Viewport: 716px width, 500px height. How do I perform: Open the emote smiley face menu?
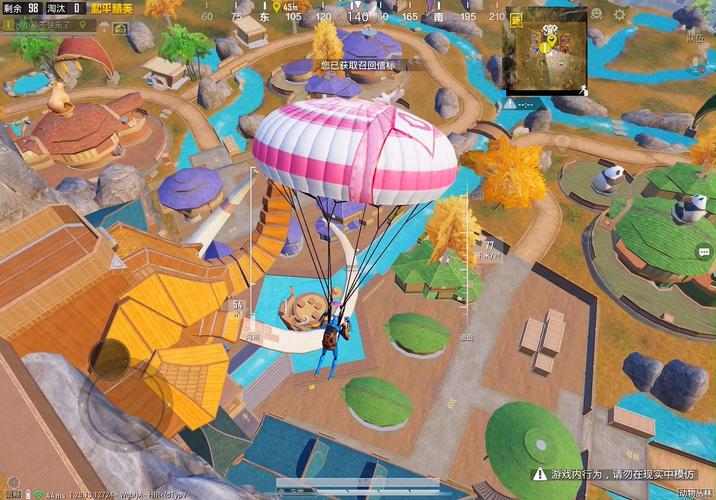pos(597,16)
